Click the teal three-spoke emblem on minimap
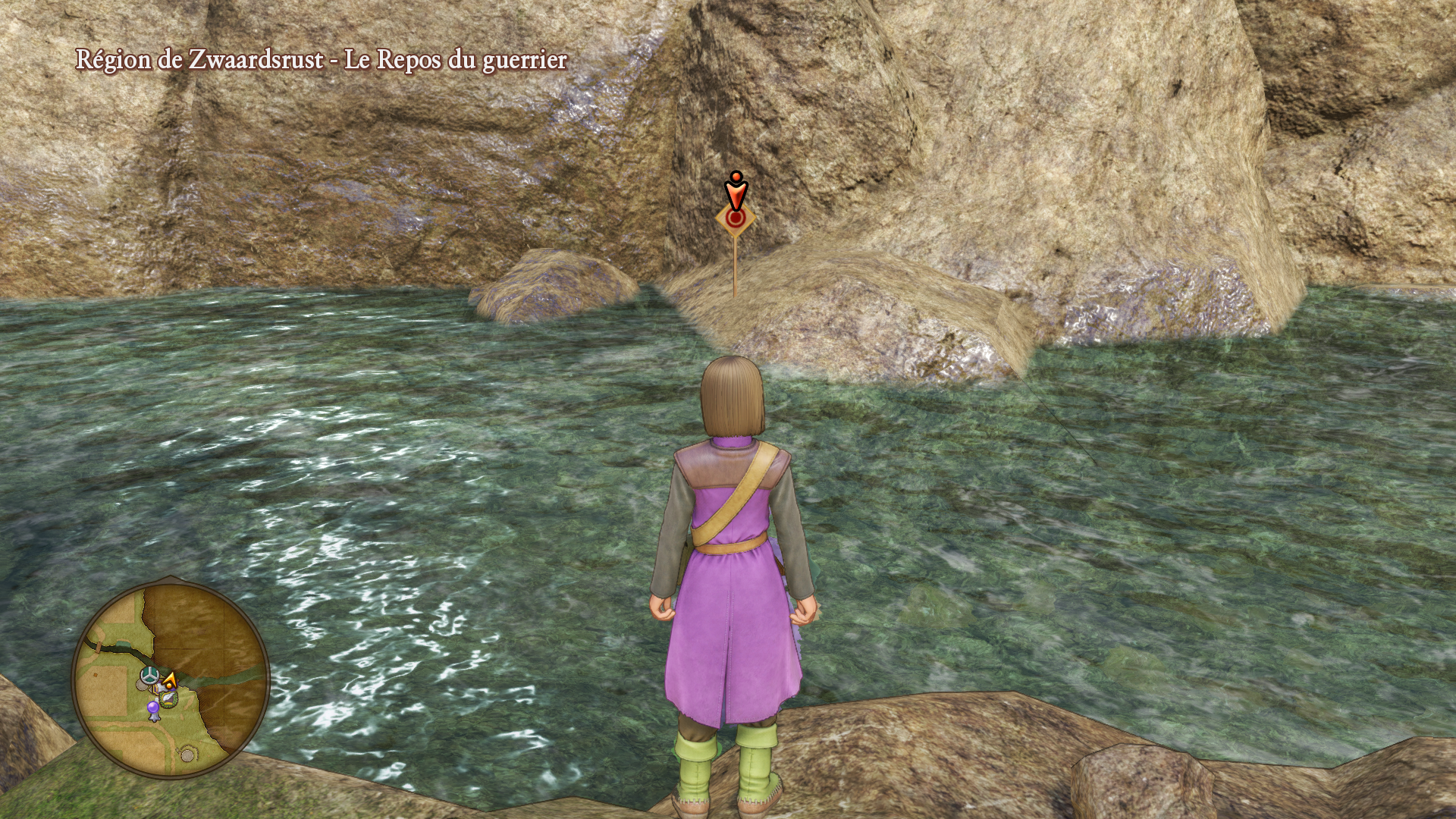This screenshot has width=1456, height=819. point(151,673)
